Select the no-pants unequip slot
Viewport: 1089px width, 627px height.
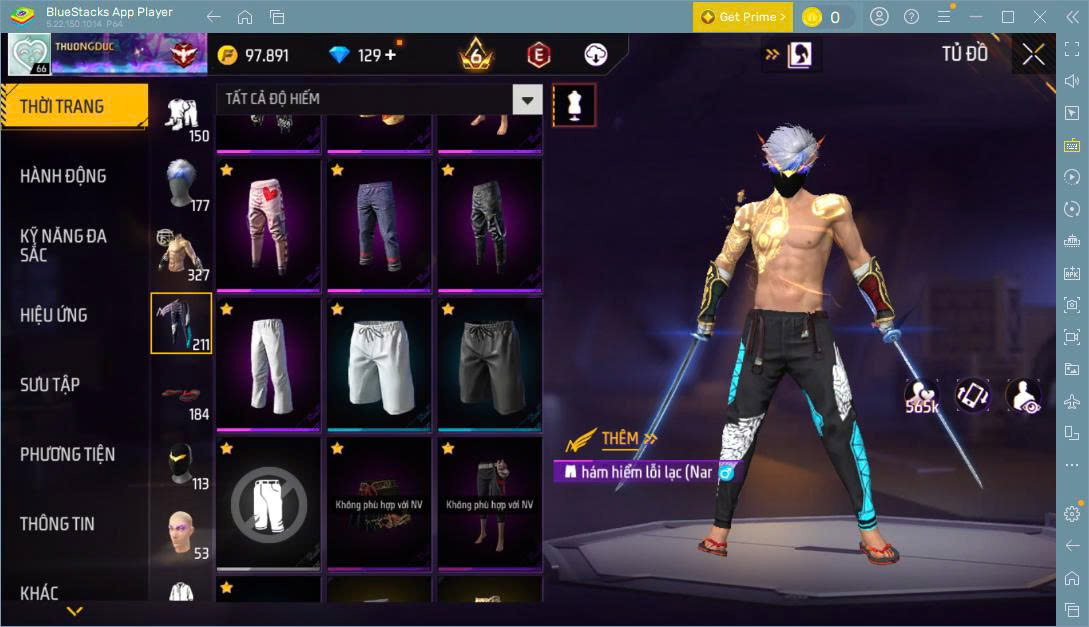pos(269,503)
